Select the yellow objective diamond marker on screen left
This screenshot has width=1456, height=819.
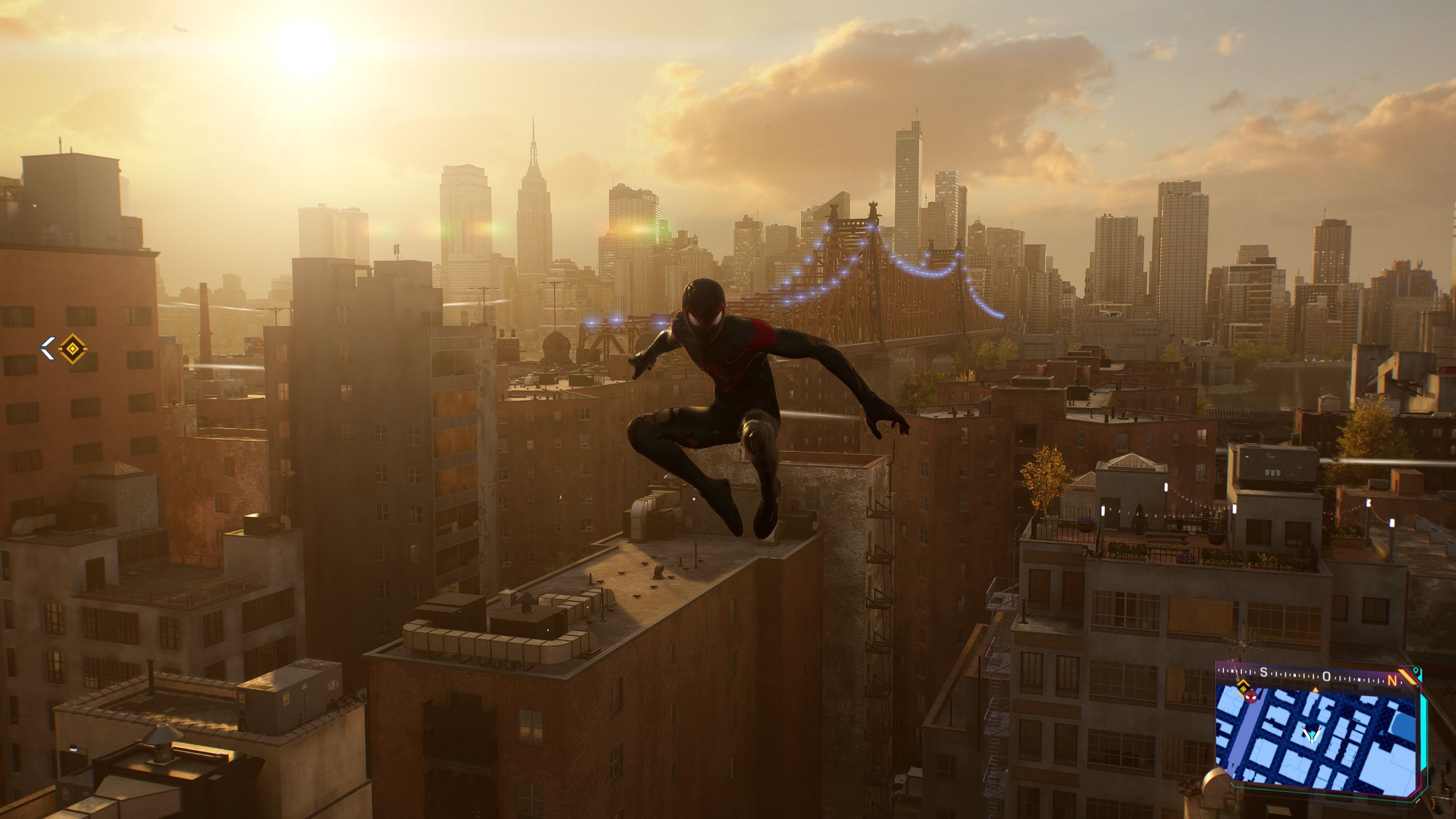[x=73, y=348]
